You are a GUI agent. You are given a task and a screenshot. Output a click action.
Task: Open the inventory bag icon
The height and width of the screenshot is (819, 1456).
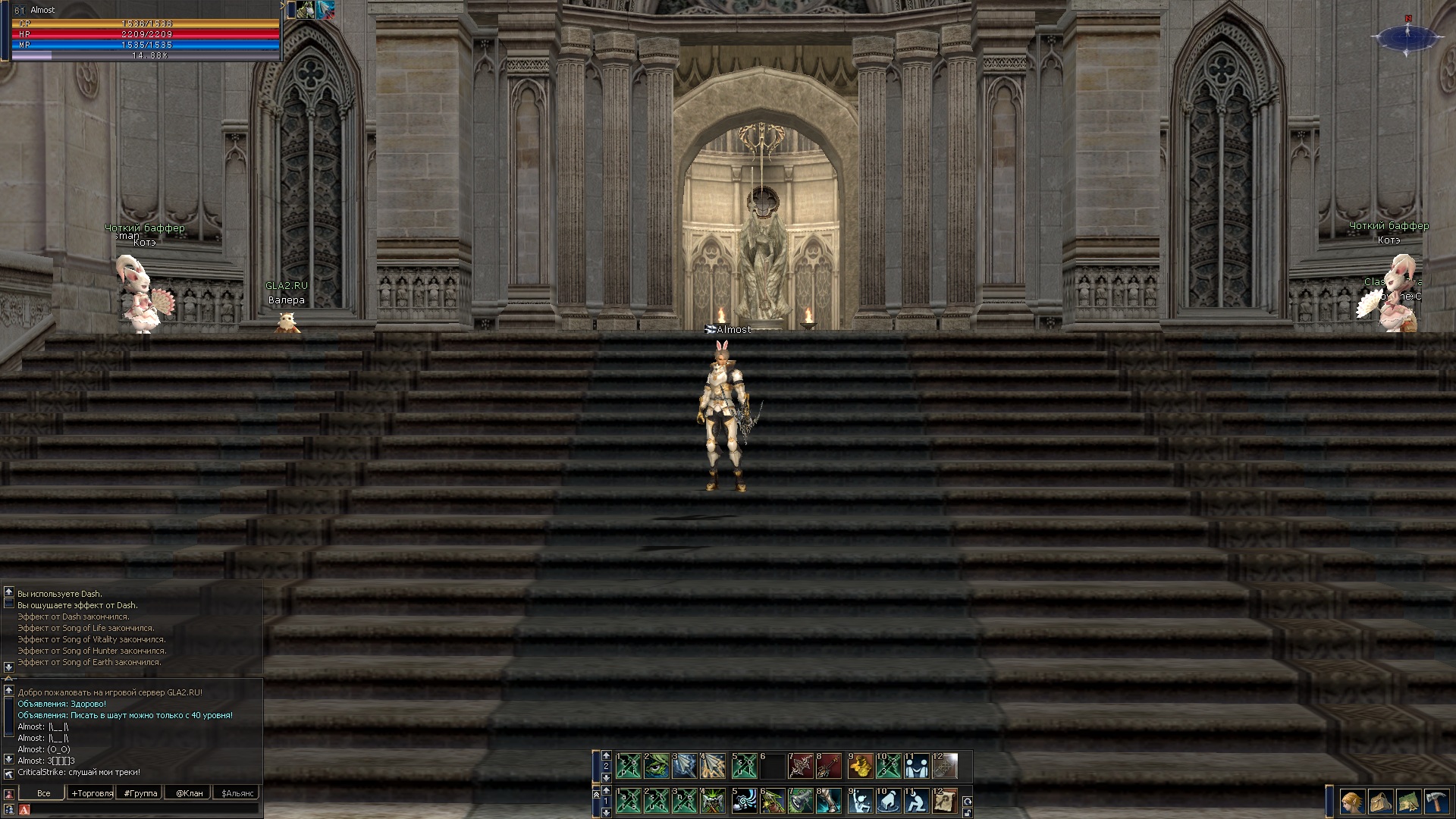1379,801
